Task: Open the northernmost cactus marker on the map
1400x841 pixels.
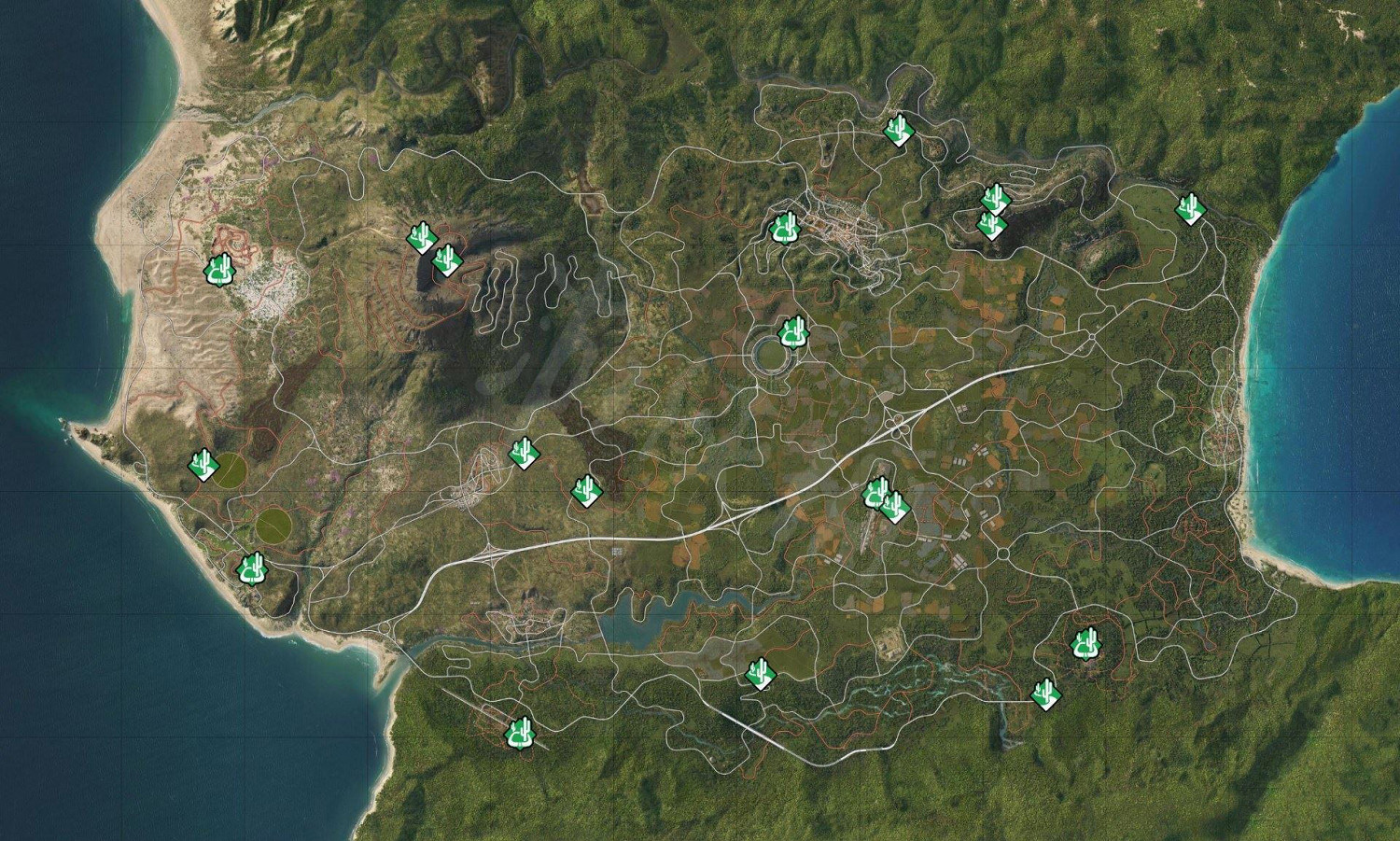Action: click(899, 133)
